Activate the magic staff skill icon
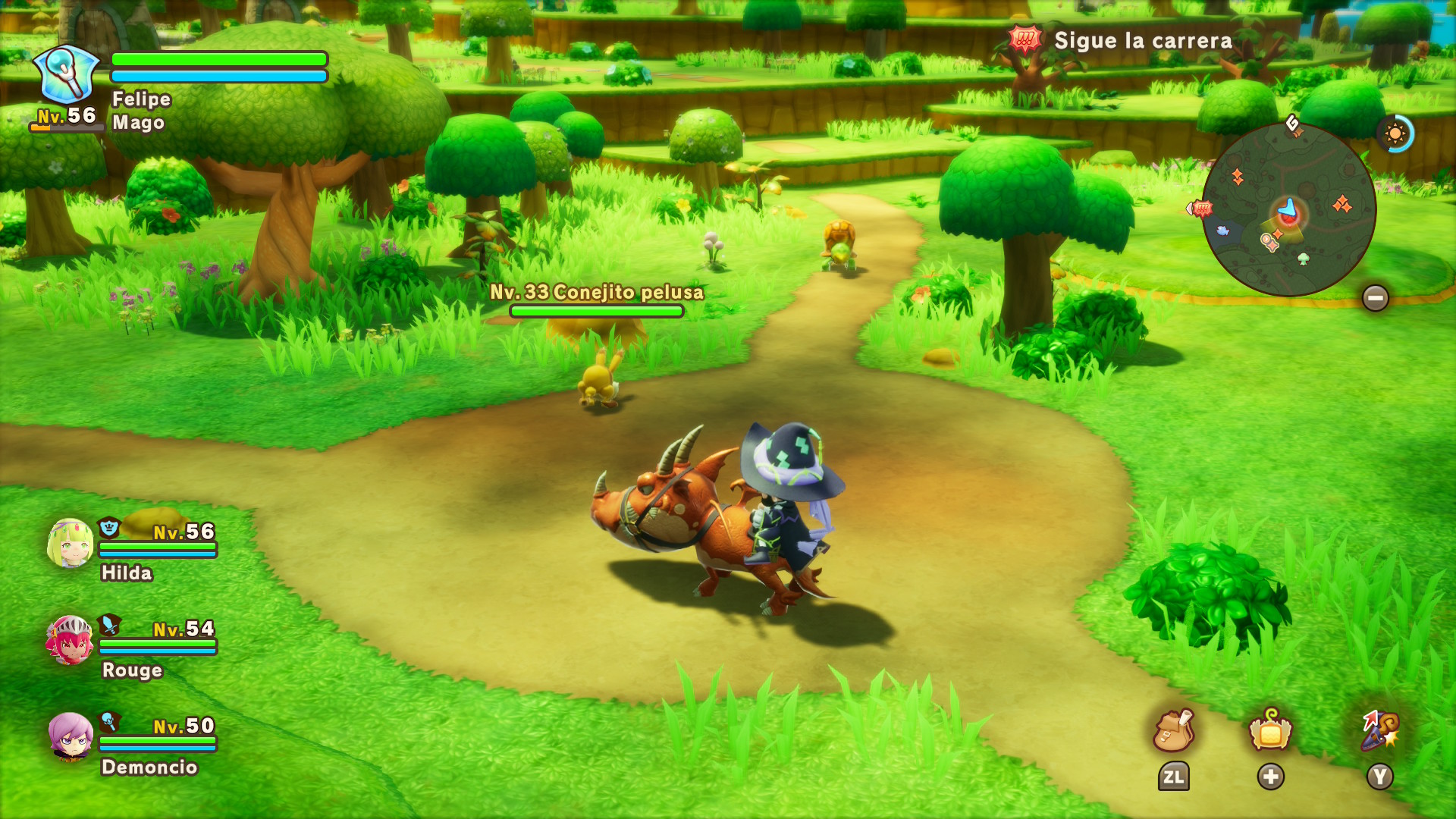 pos(1379,731)
